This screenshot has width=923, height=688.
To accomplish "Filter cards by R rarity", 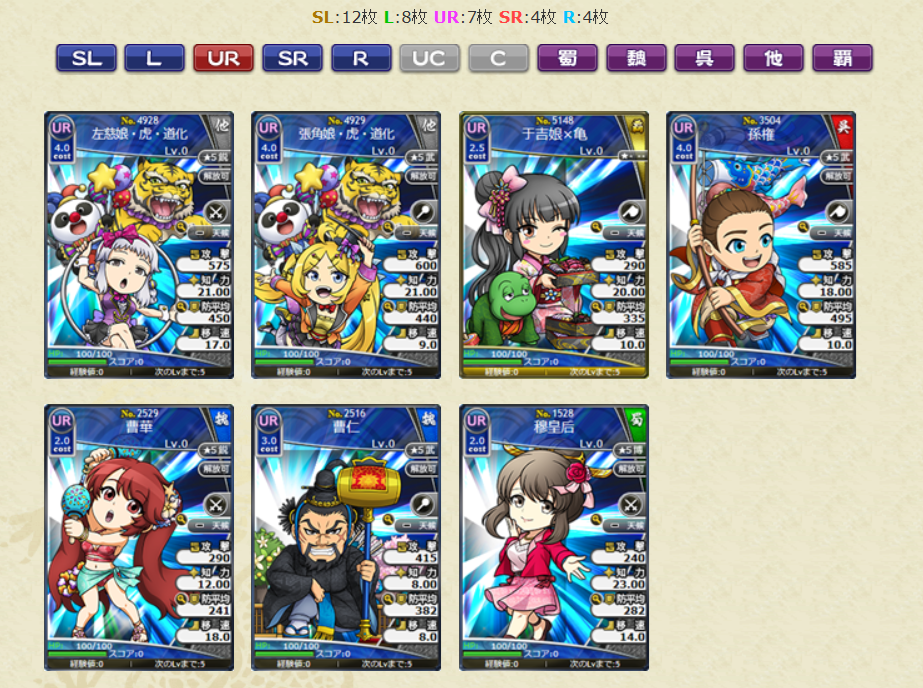I will [x=361, y=58].
